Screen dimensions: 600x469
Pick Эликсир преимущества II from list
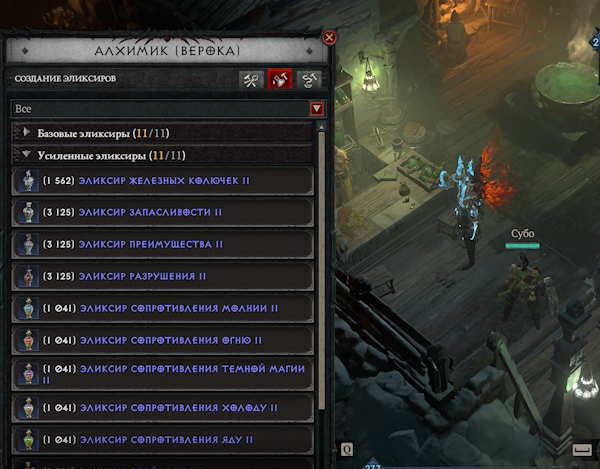(x=163, y=244)
